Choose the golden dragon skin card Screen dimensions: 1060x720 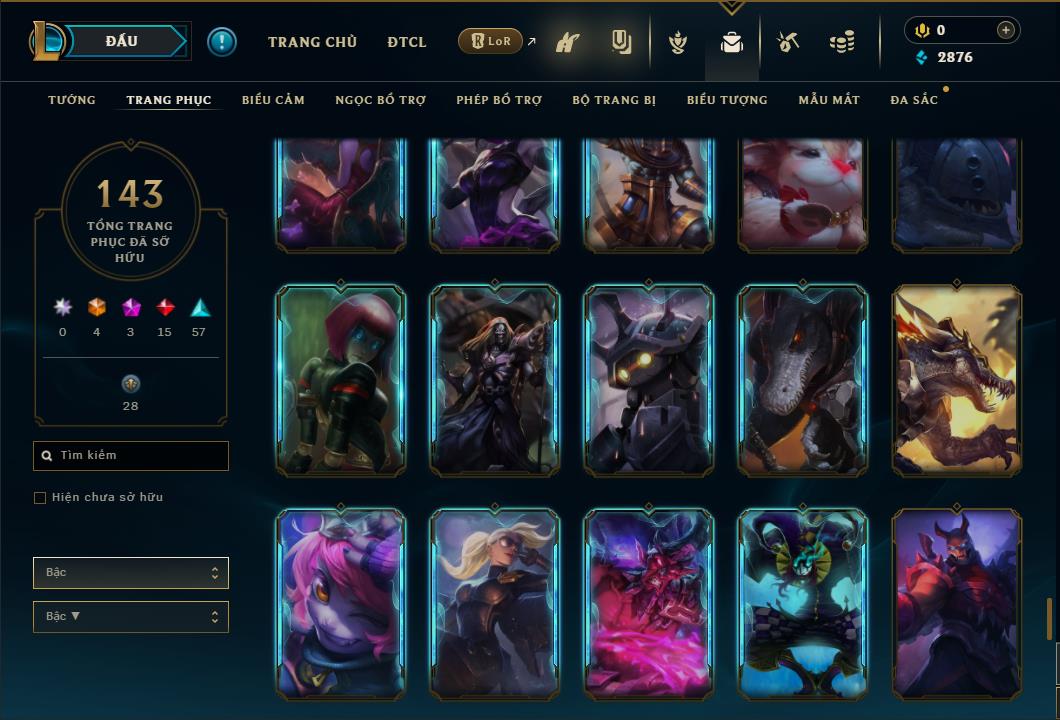(x=957, y=379)
